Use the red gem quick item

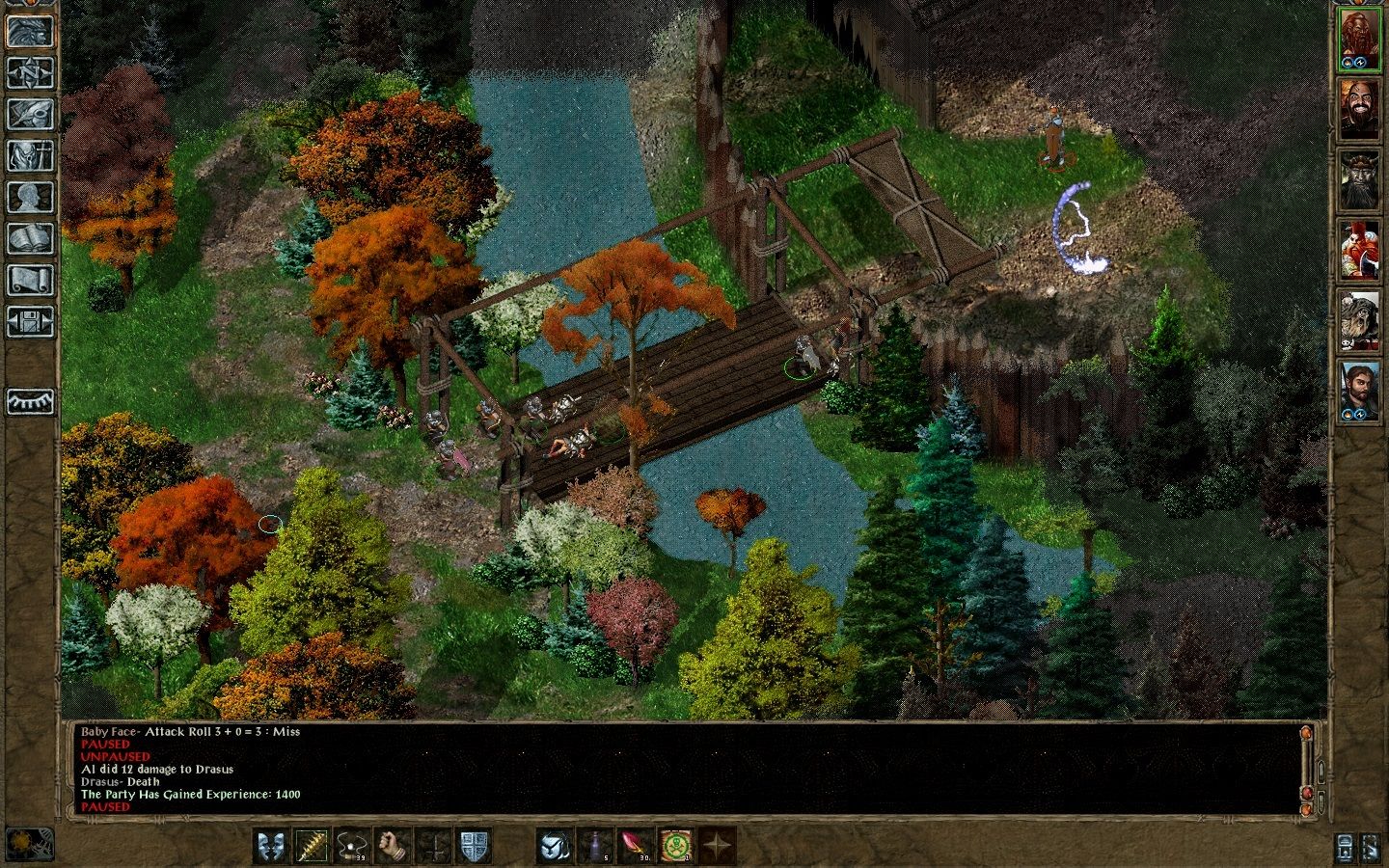pos(637,846)
